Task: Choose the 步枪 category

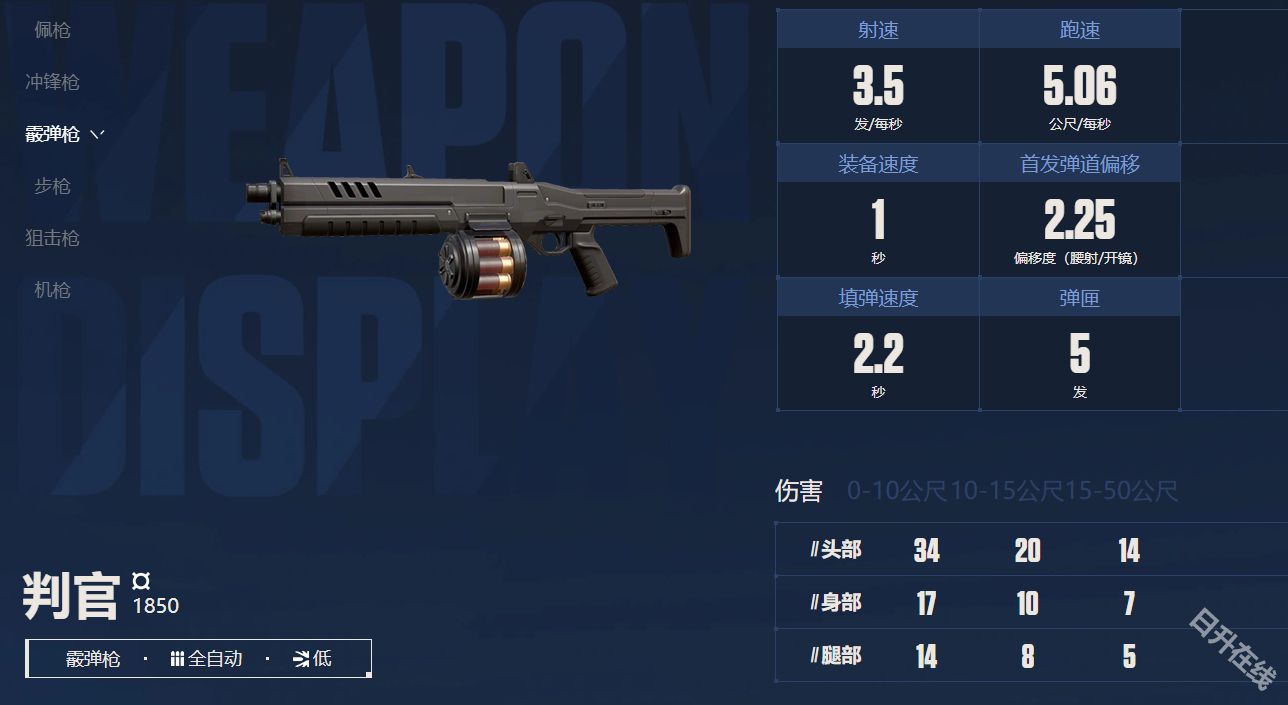Action: pos(52,186)
